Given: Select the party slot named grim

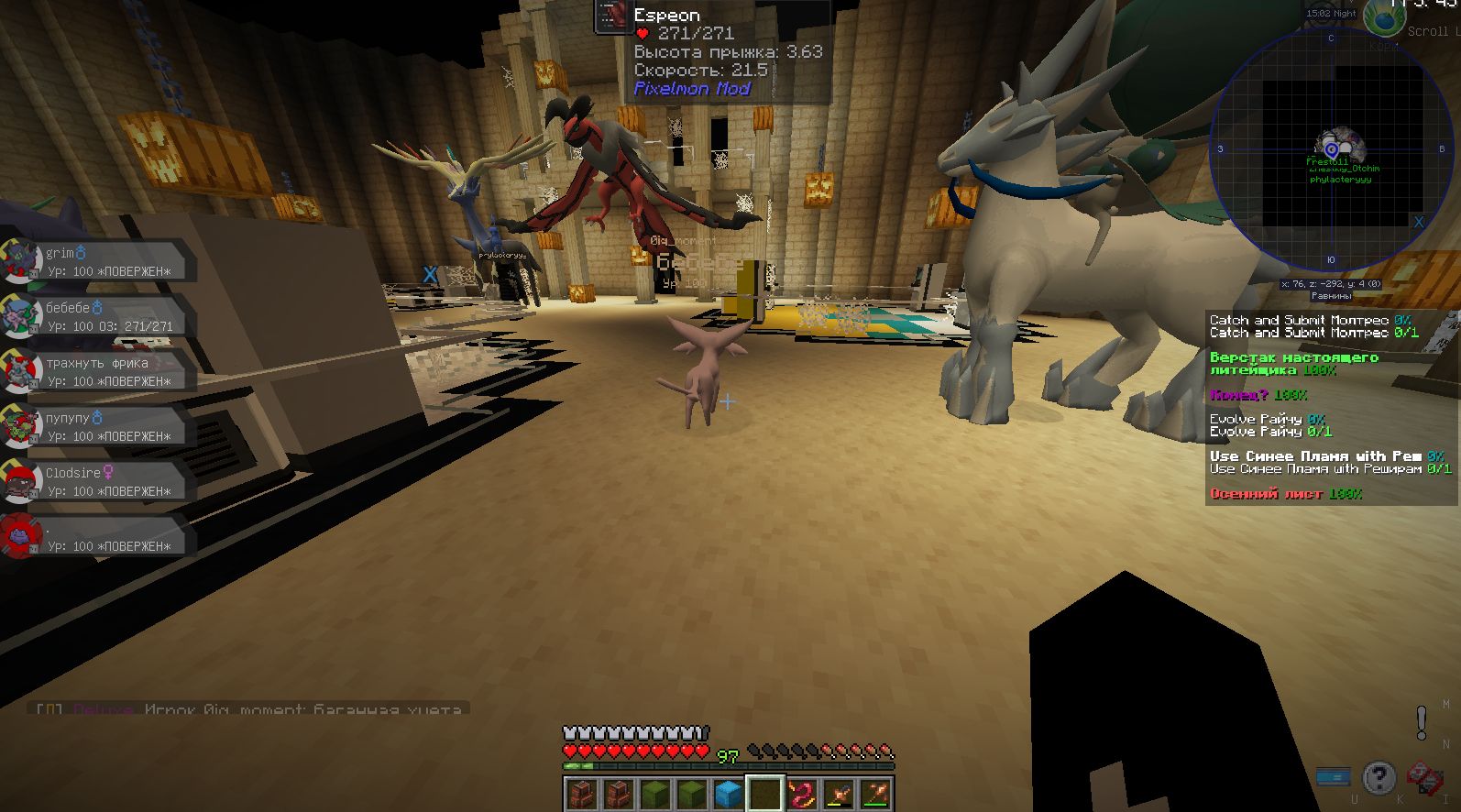Looking at the screenshot, I should pos(101,261).
